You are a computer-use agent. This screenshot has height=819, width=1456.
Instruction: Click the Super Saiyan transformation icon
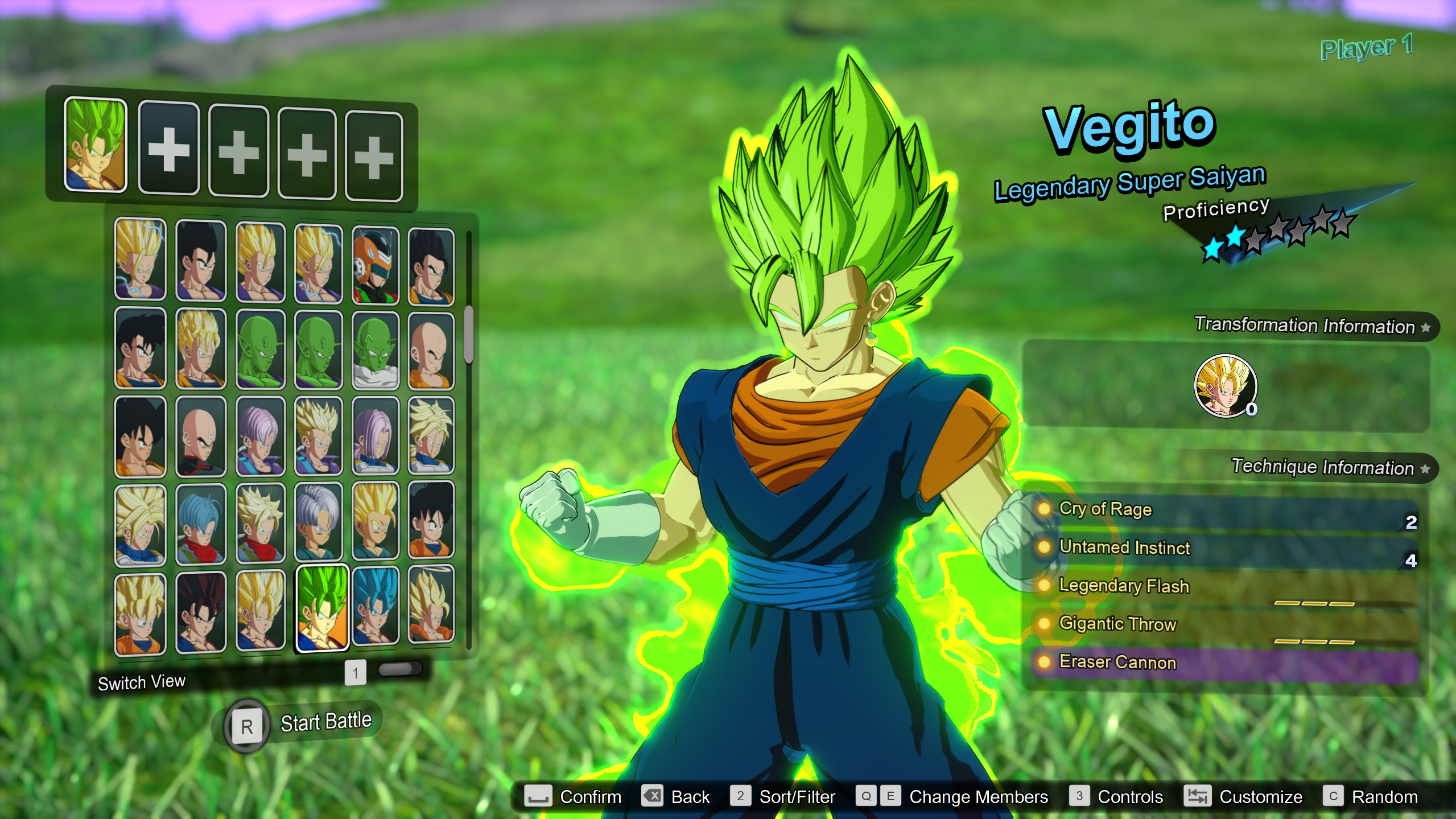(x=1227, y=386)
